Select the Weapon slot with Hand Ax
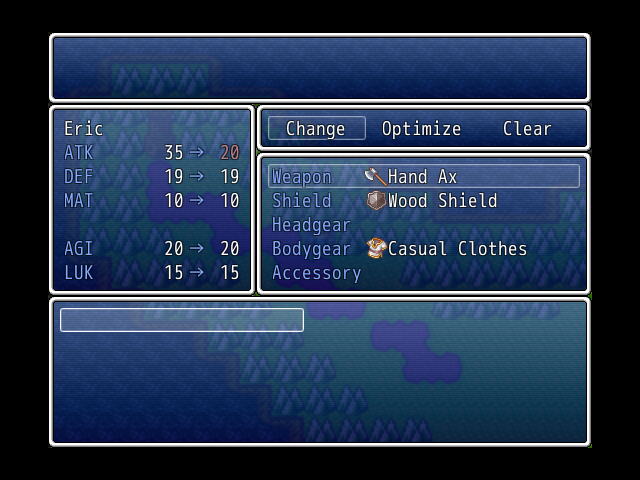This screenshot has width=640, height=480. [423, 177]
